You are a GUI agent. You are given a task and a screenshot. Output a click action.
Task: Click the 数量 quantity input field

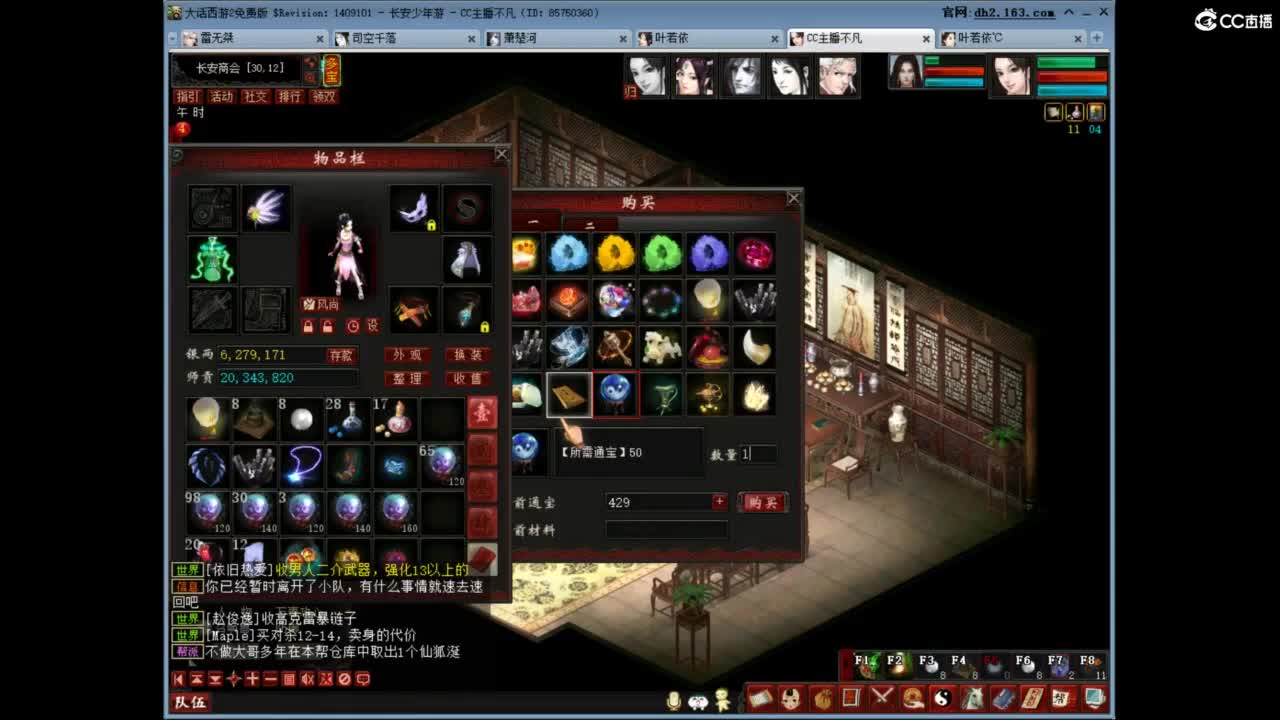point(757,454)
